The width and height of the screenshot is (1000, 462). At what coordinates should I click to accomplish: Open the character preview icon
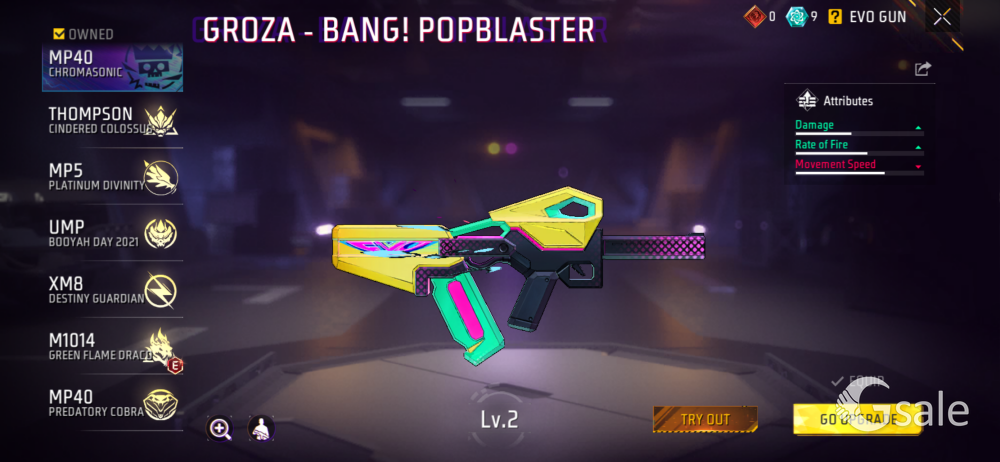(261, 429)
